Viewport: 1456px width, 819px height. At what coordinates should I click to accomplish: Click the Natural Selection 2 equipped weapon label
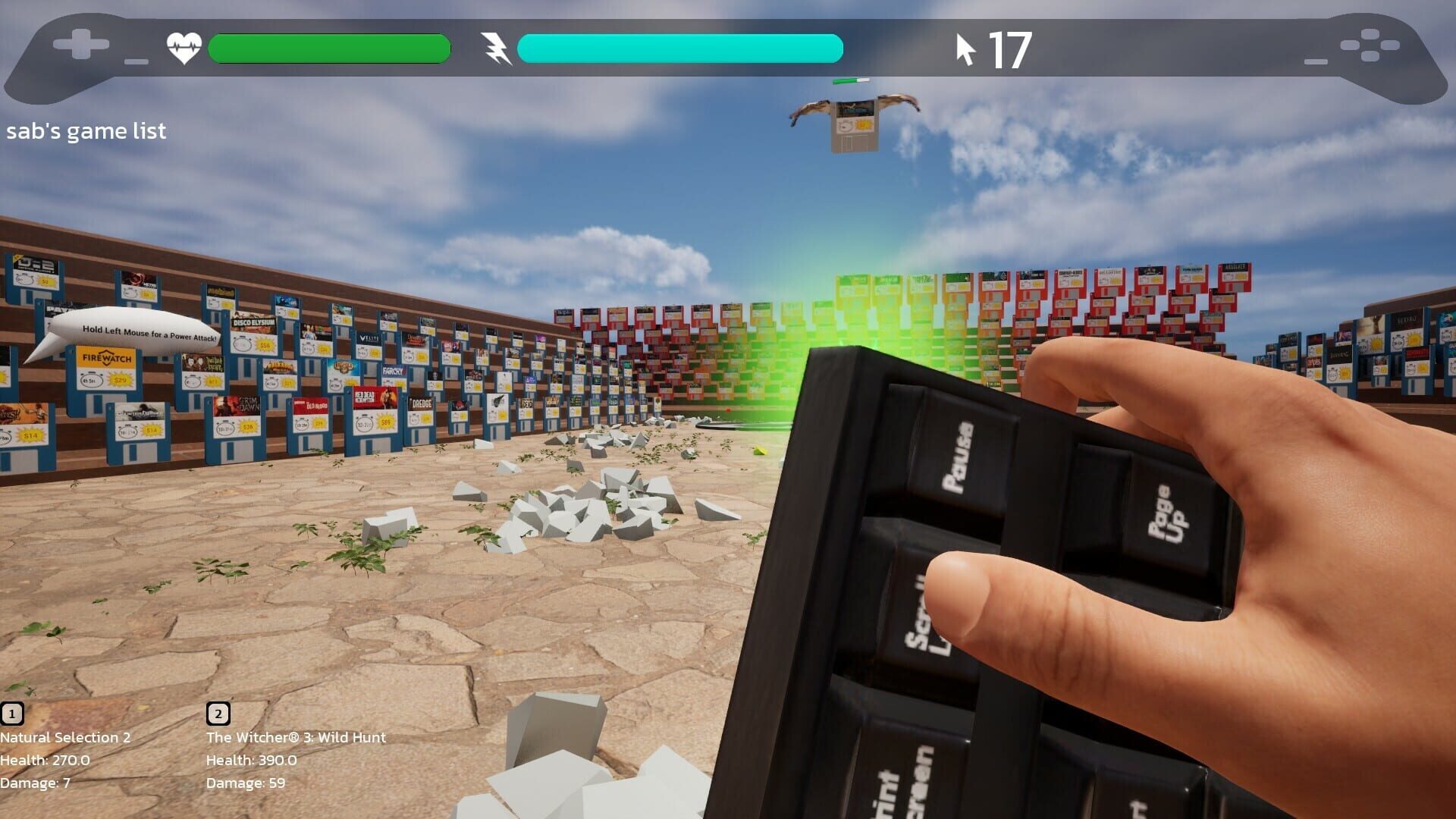tap(64, 737)
